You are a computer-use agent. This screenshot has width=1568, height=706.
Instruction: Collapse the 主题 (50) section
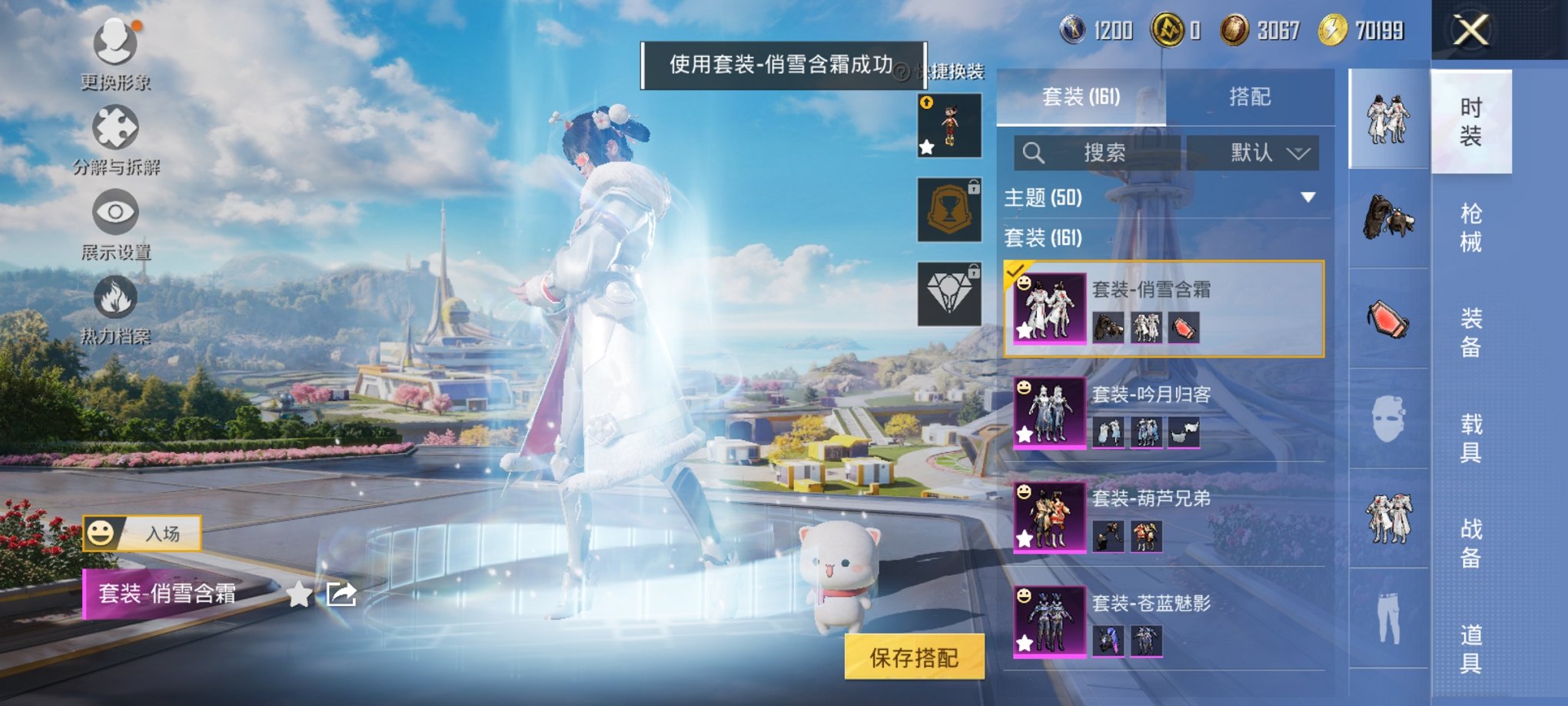coord(1307,196)
